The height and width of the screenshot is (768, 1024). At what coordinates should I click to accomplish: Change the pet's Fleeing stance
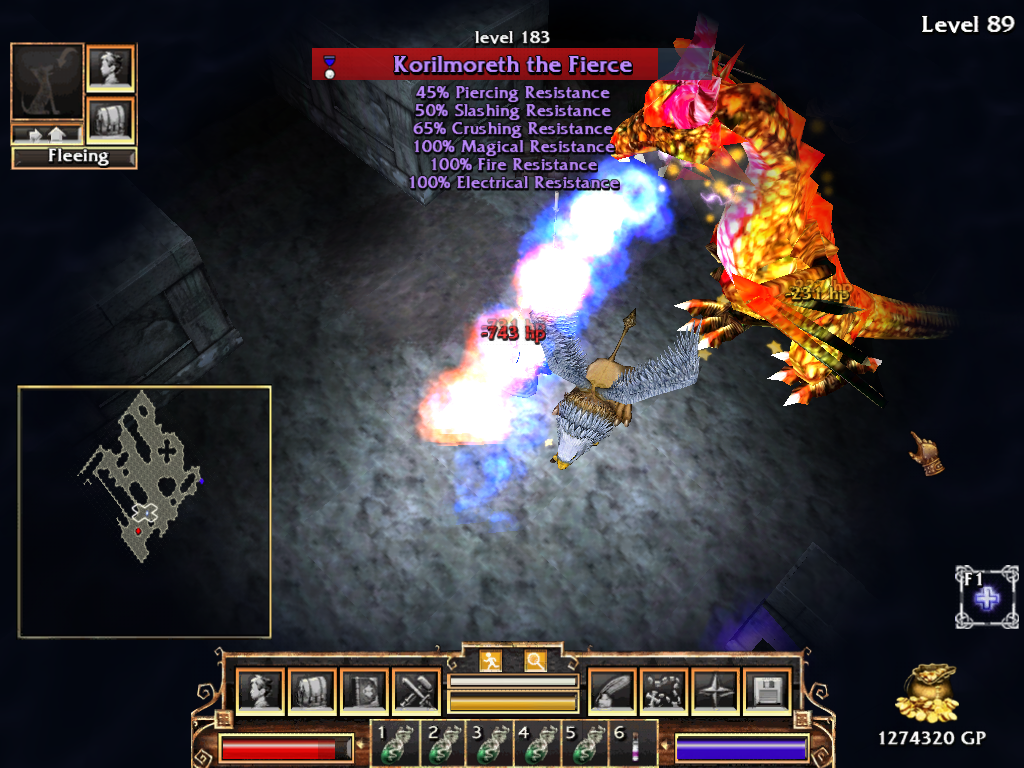74,157
